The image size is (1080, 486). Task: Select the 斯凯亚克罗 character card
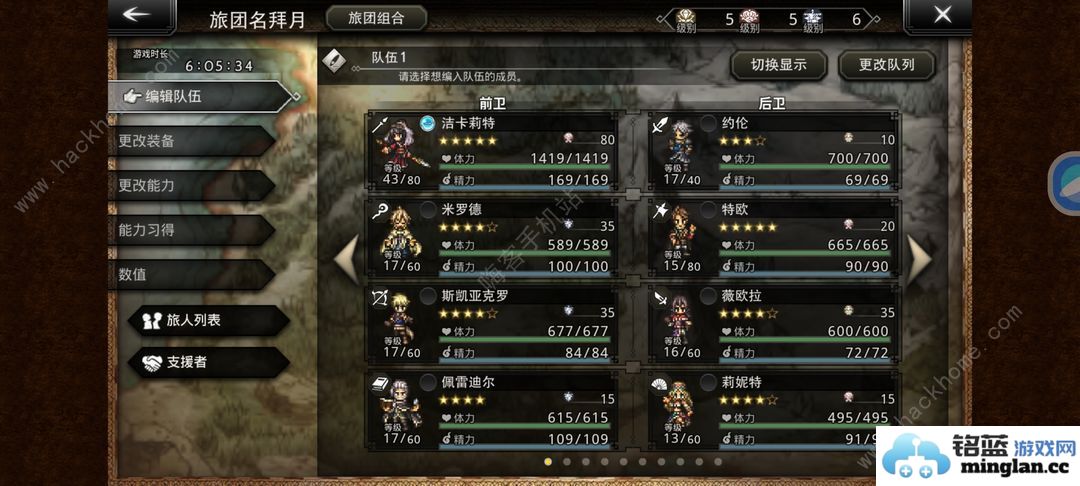tap(494, 324)
